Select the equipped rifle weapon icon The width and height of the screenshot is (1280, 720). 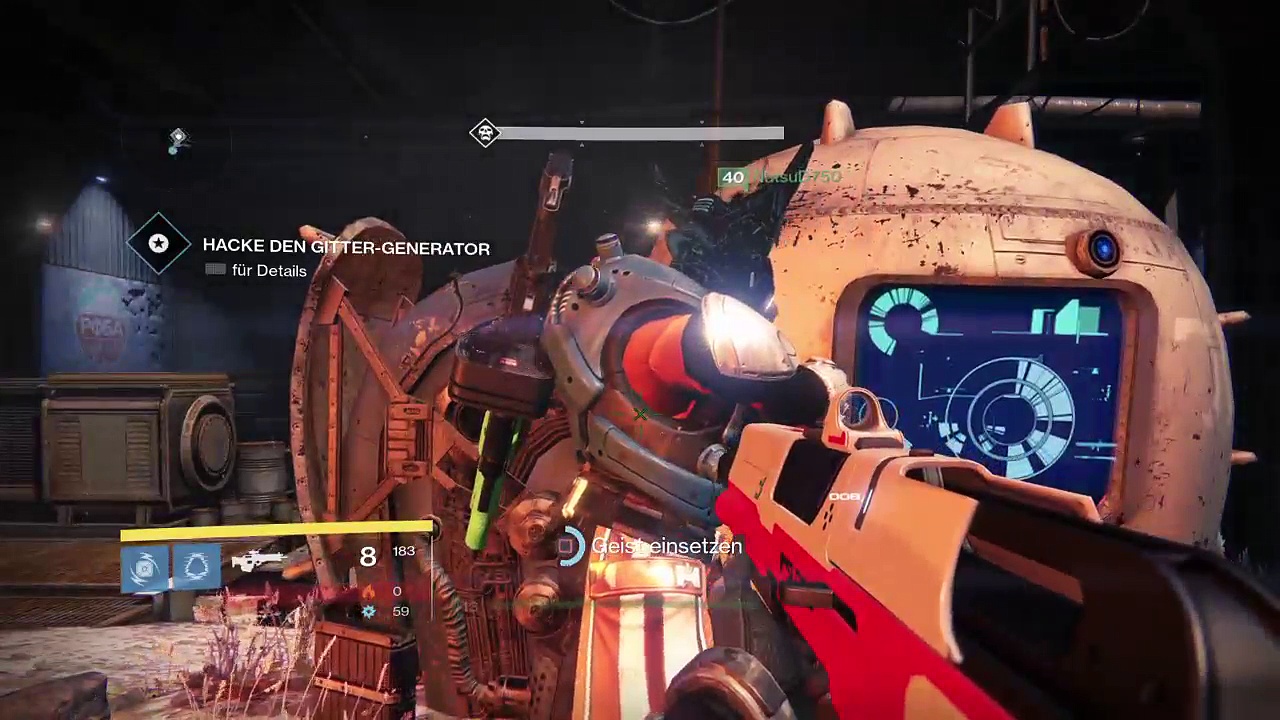point(258,561)
